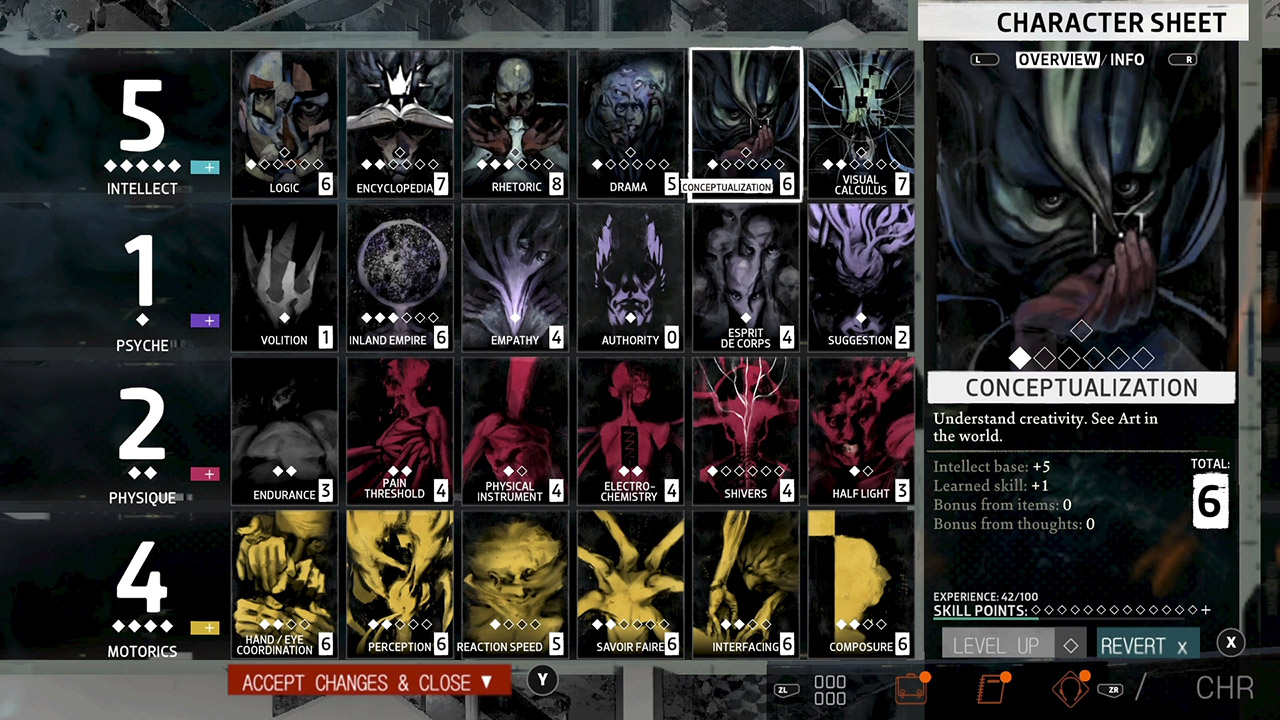1280x720 pixels.
Task: Open the Encyclopedia skill details
Action: click(x=399, y=120)
